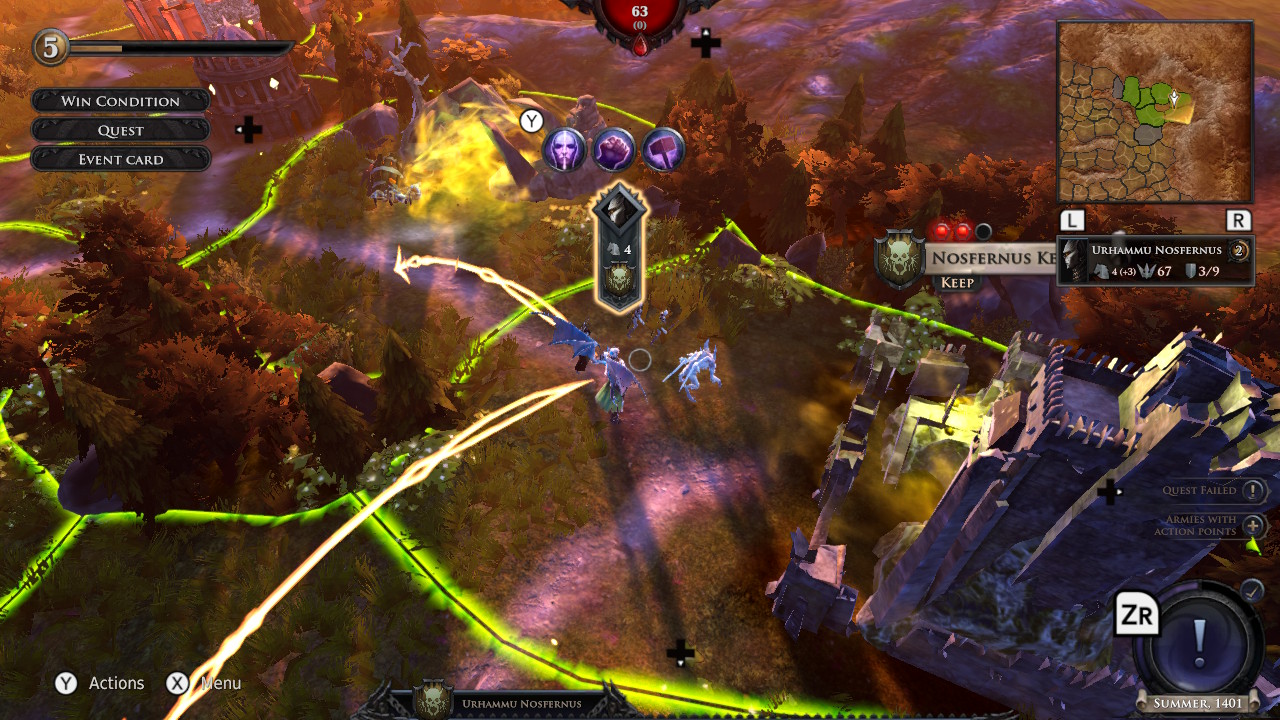Open the Quest panel
The image size is (1280, 720).
pos(120,130)
